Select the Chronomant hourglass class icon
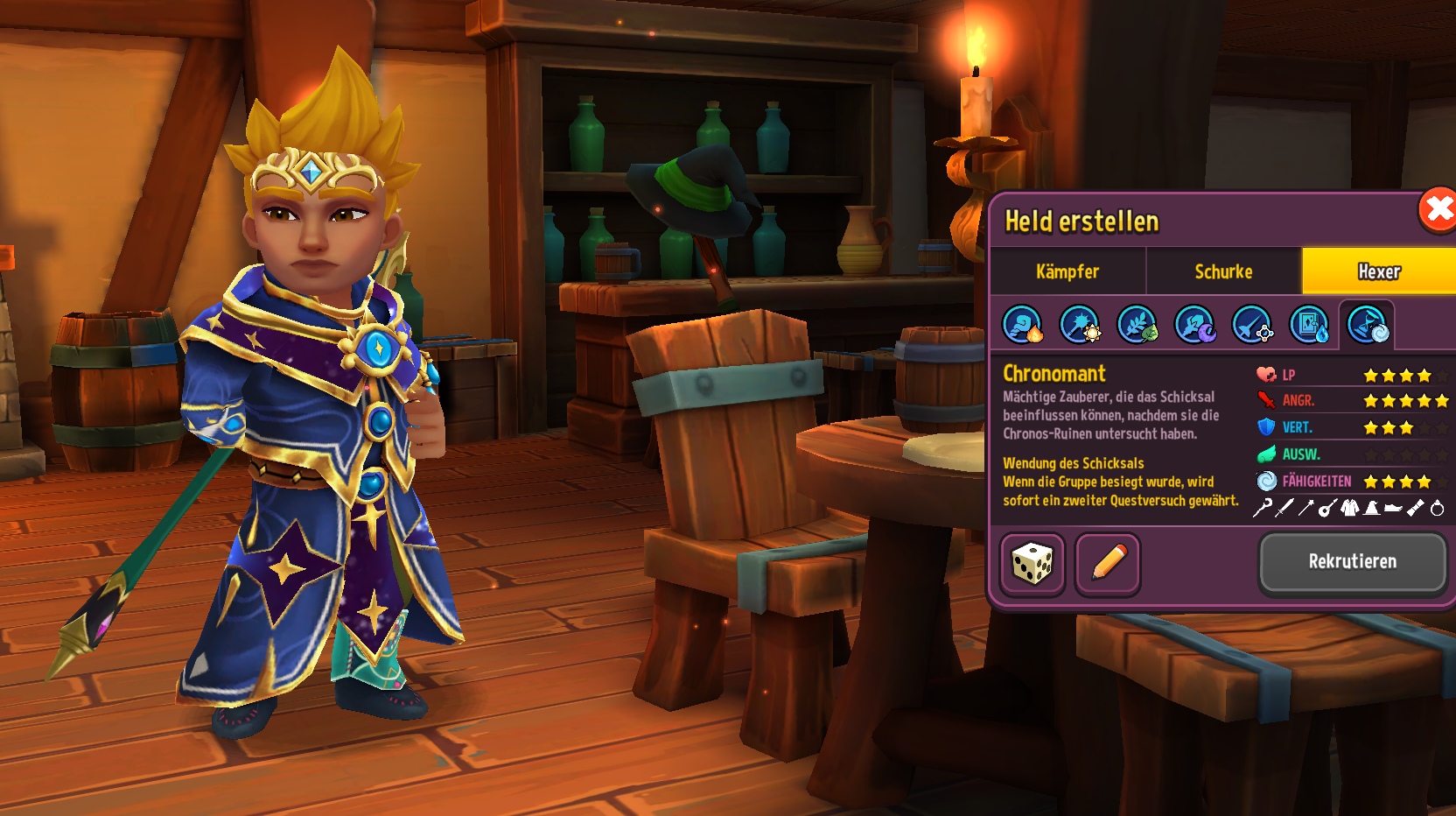 pyautogui.click(x=1367, y=325)
